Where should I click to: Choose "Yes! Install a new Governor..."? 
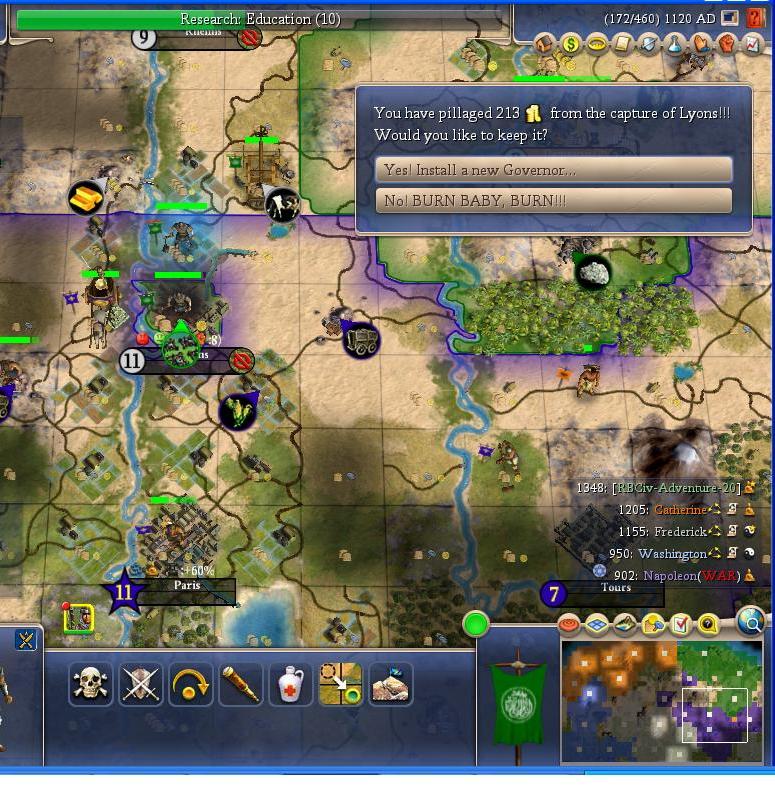click(x=553, y=170)
